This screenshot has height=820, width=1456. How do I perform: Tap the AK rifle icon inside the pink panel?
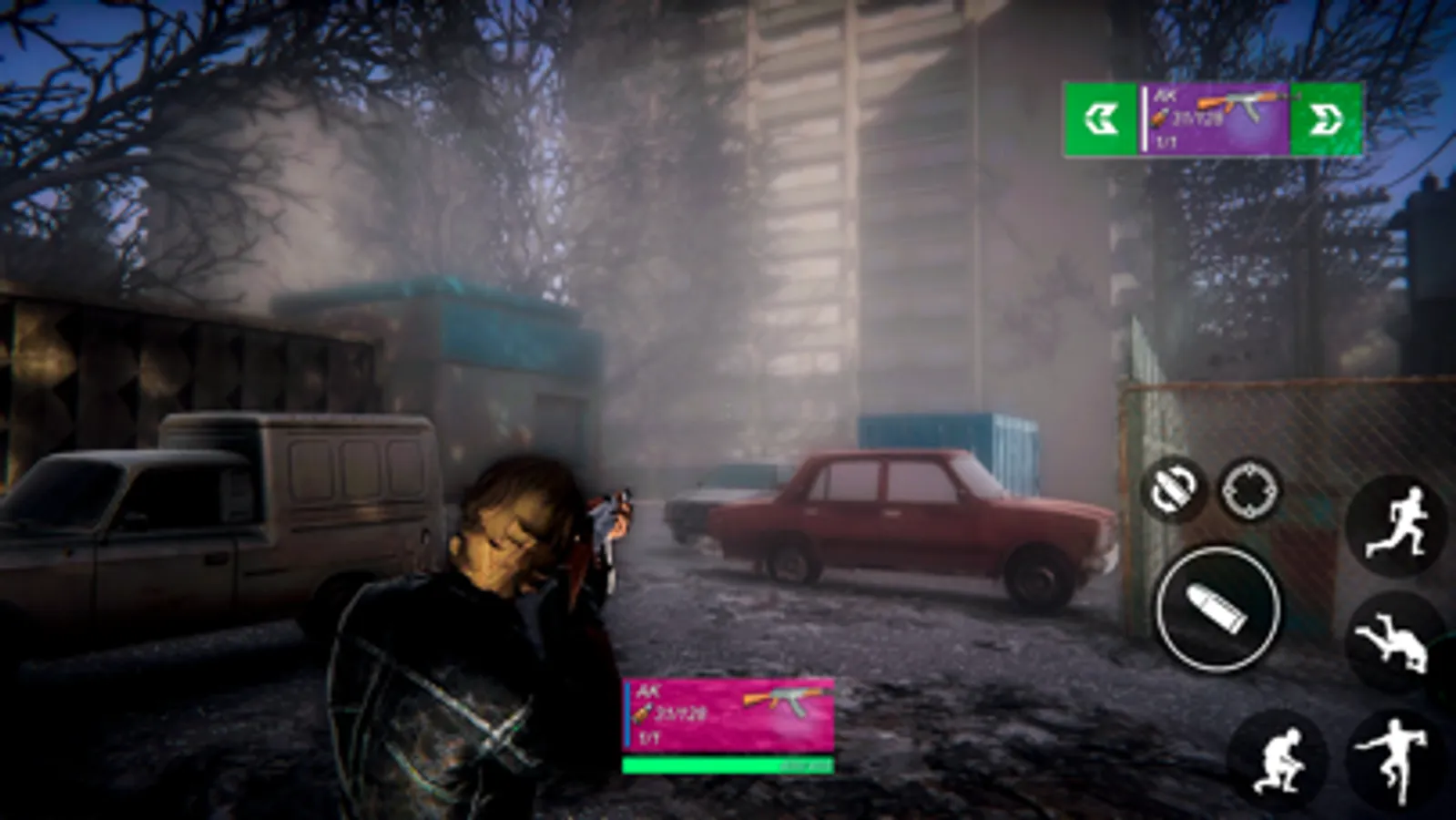pos(788,702)
